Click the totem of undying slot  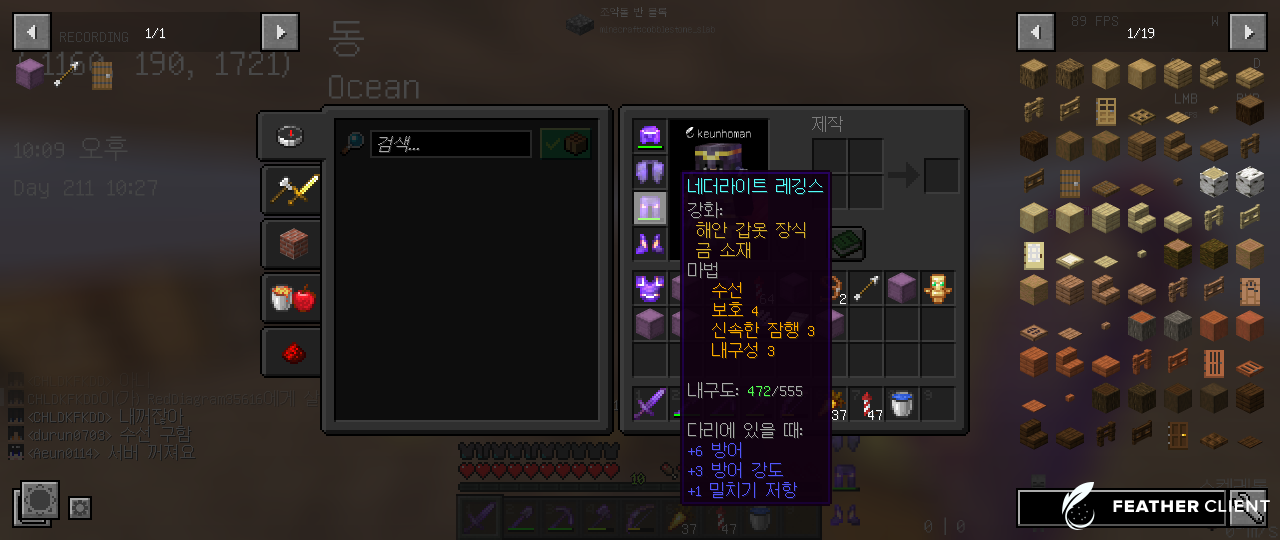click(x=938, y=289)
